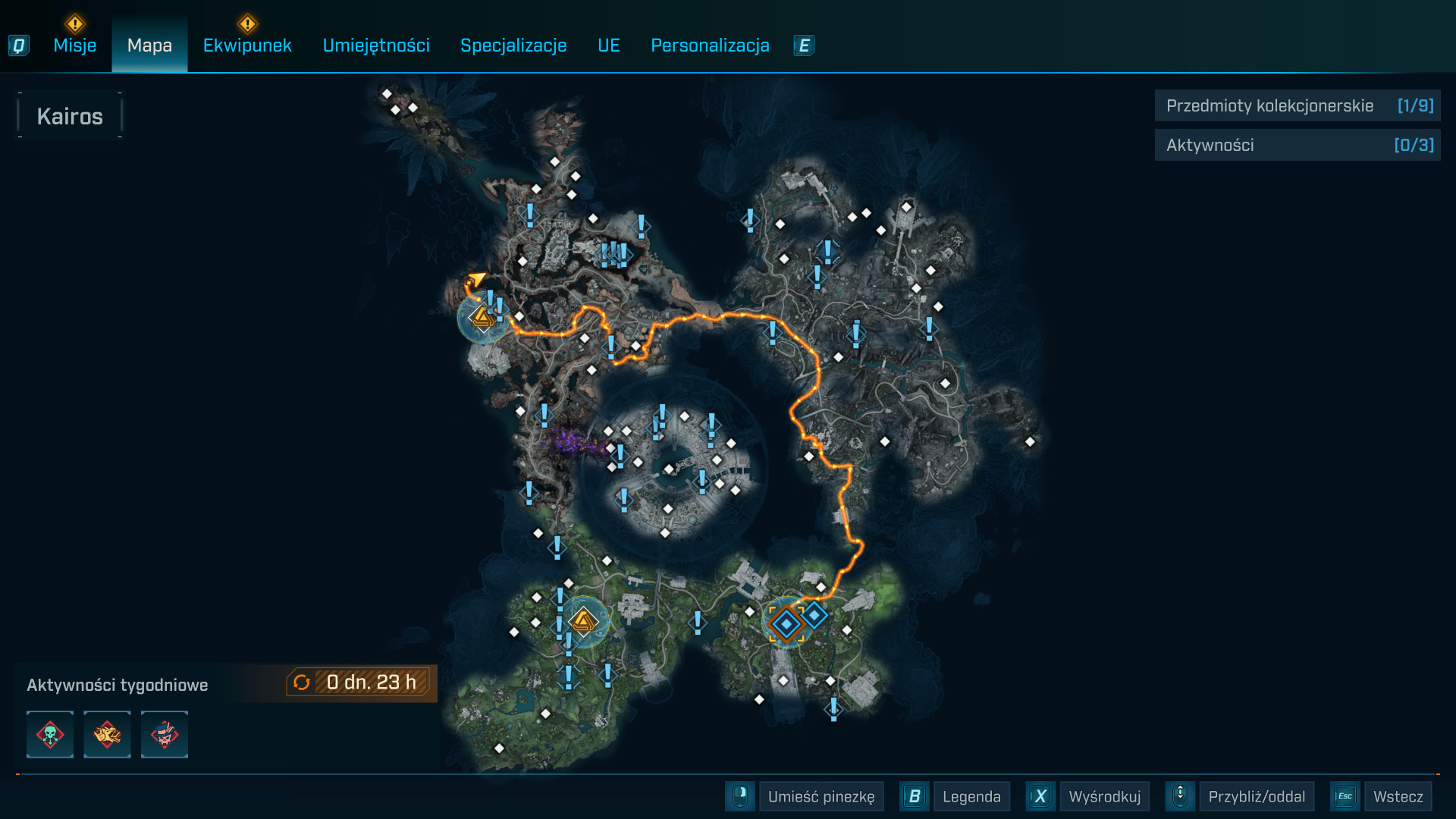Select the pink masked weekly activity
This screenshot has height=819, width=1456.
pos(165,734)
